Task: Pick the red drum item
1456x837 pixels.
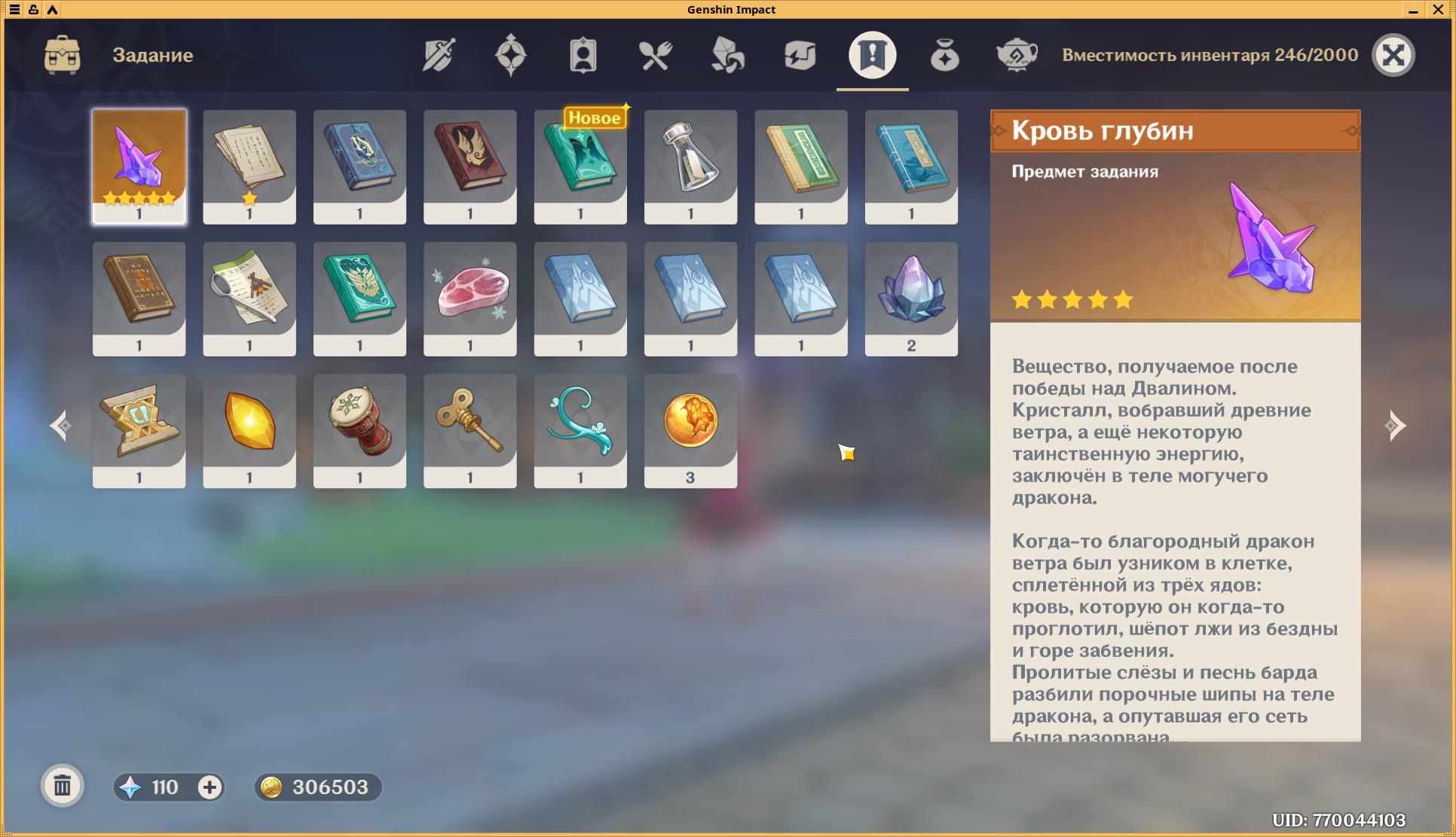Action: click(x=359, y=430)
